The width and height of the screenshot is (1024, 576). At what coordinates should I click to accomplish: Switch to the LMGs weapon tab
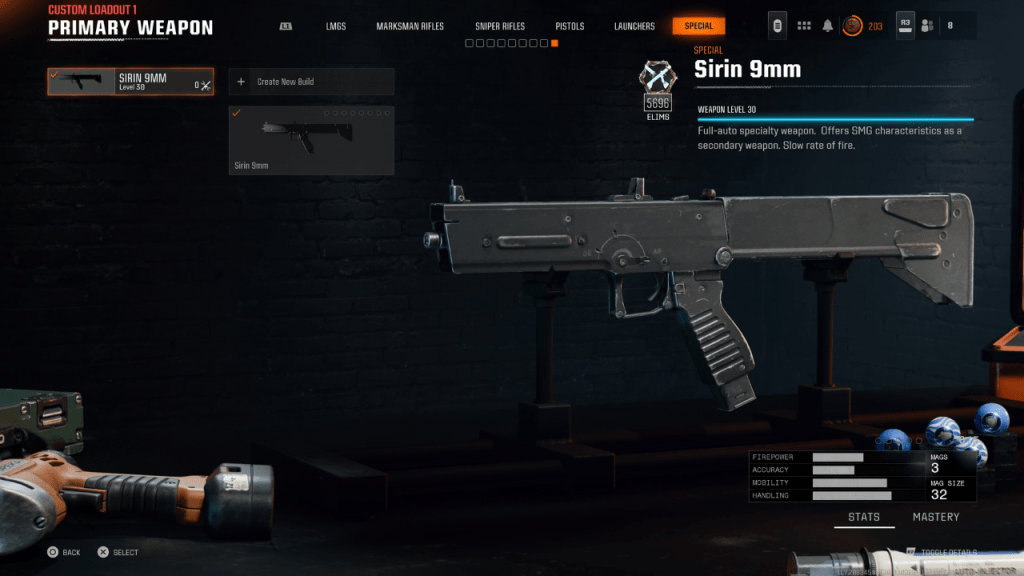pyautogui.click(x=336, y=26)
